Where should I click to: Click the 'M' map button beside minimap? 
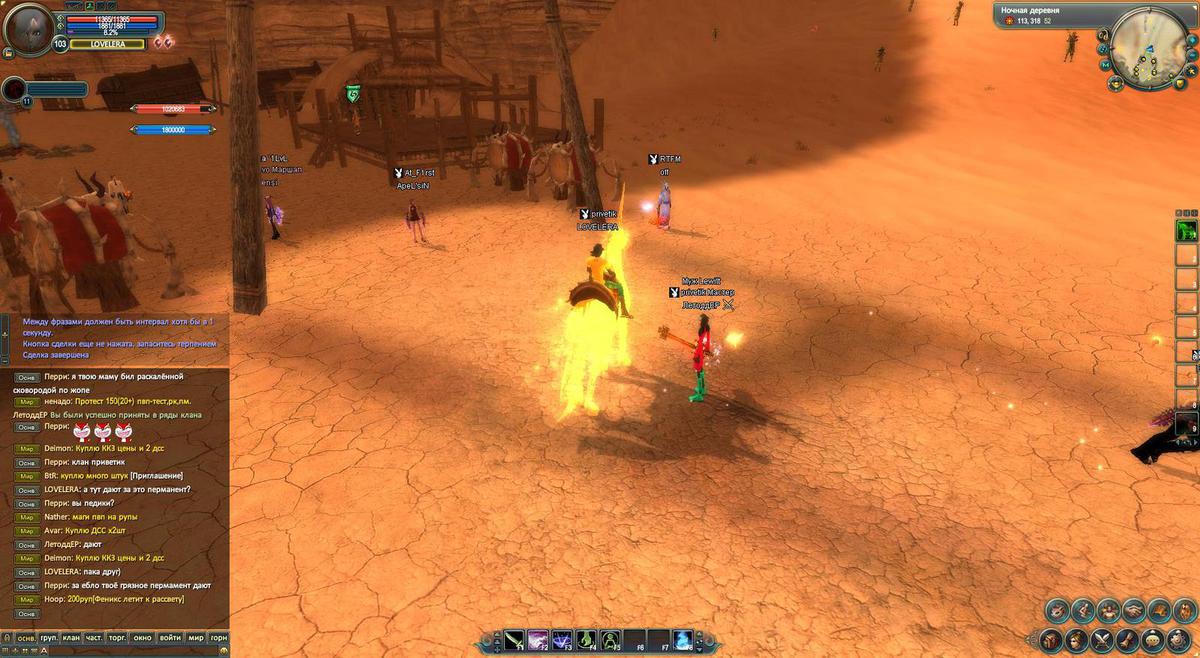[1106, 65]
